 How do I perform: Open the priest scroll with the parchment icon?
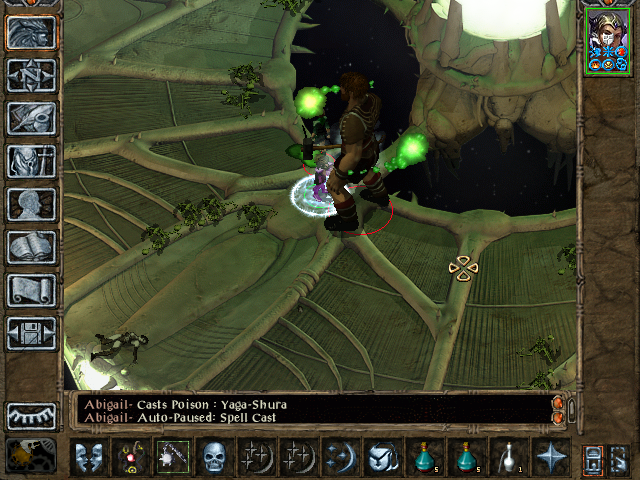click(x=31, y=291)
